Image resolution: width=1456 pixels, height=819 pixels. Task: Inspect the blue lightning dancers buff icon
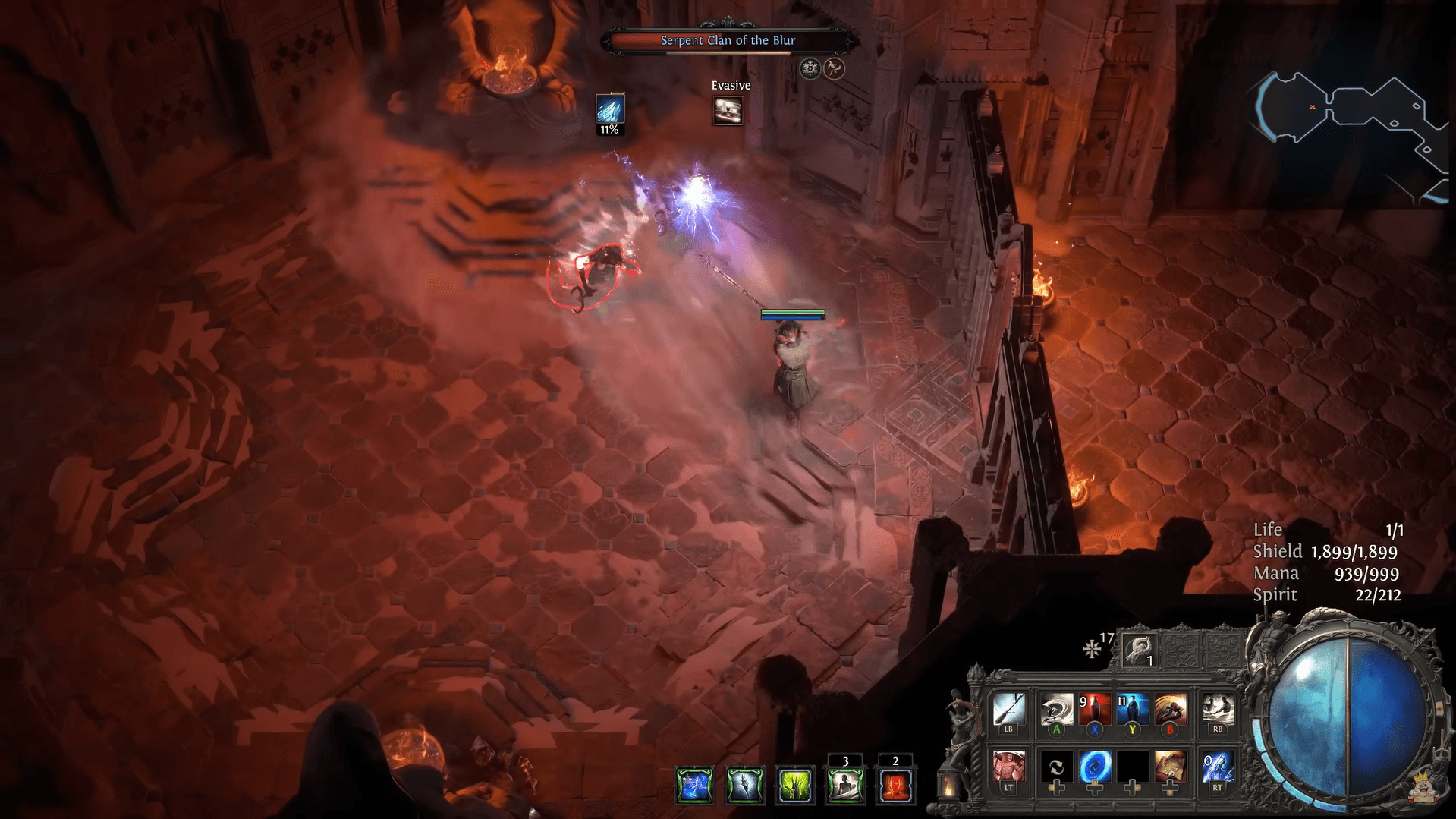(694, 784)
